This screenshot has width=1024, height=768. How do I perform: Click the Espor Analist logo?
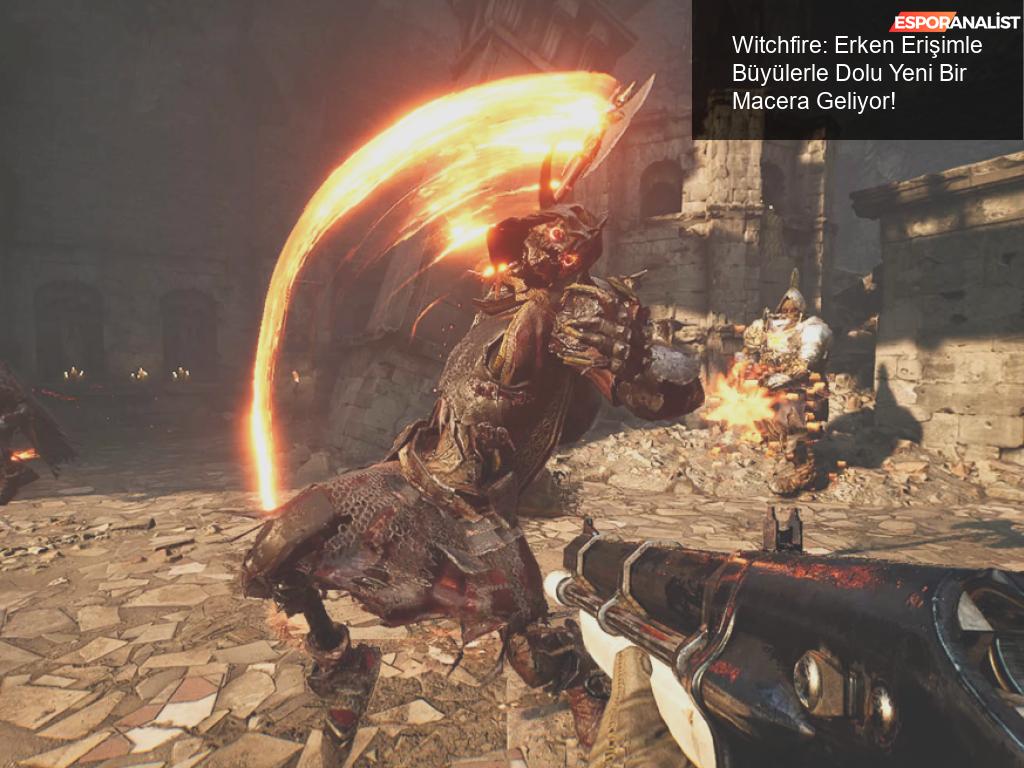(x=954, y=22)
